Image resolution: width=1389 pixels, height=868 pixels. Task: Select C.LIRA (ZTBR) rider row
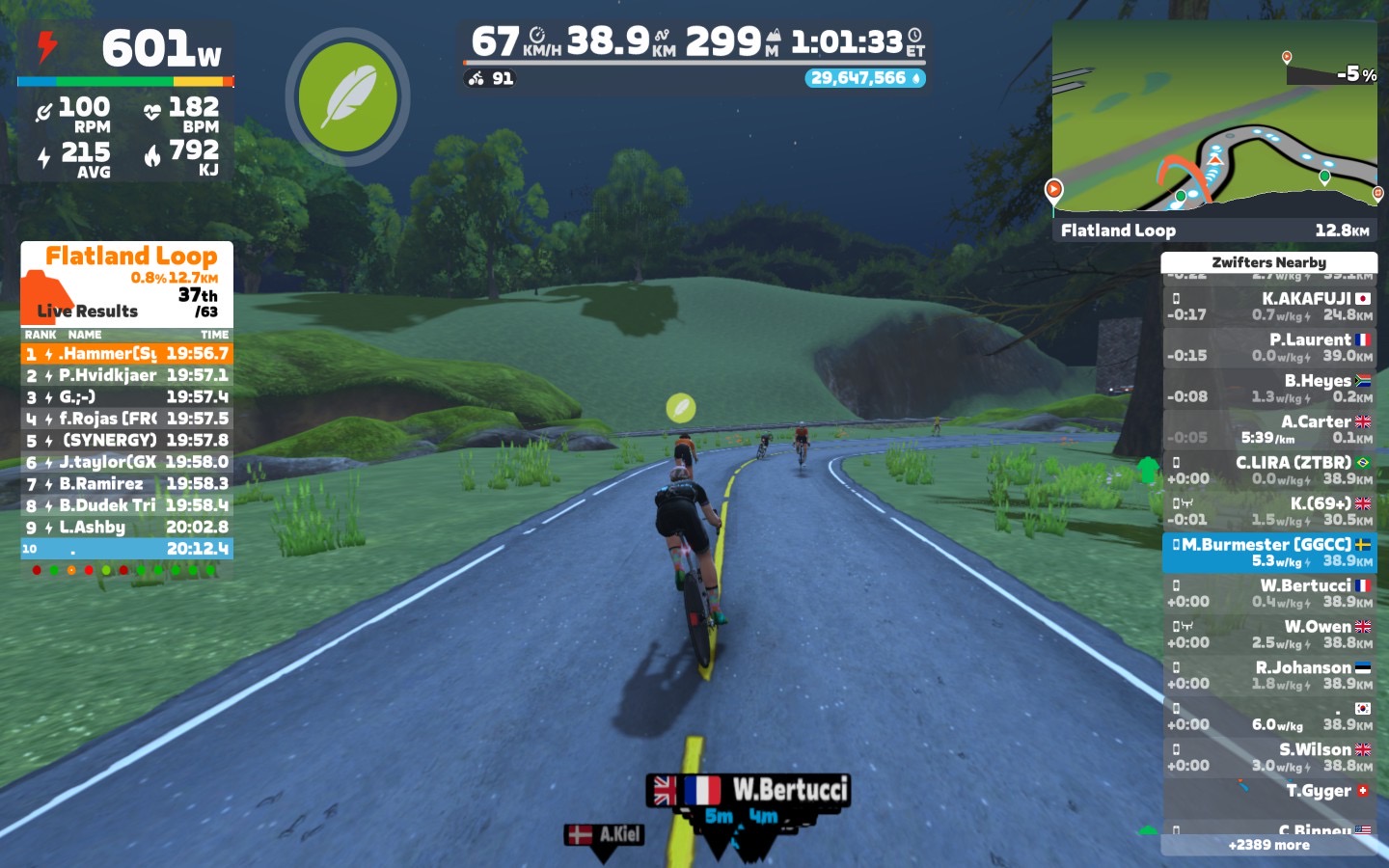pyautogui.click(x=1268, y=471)
